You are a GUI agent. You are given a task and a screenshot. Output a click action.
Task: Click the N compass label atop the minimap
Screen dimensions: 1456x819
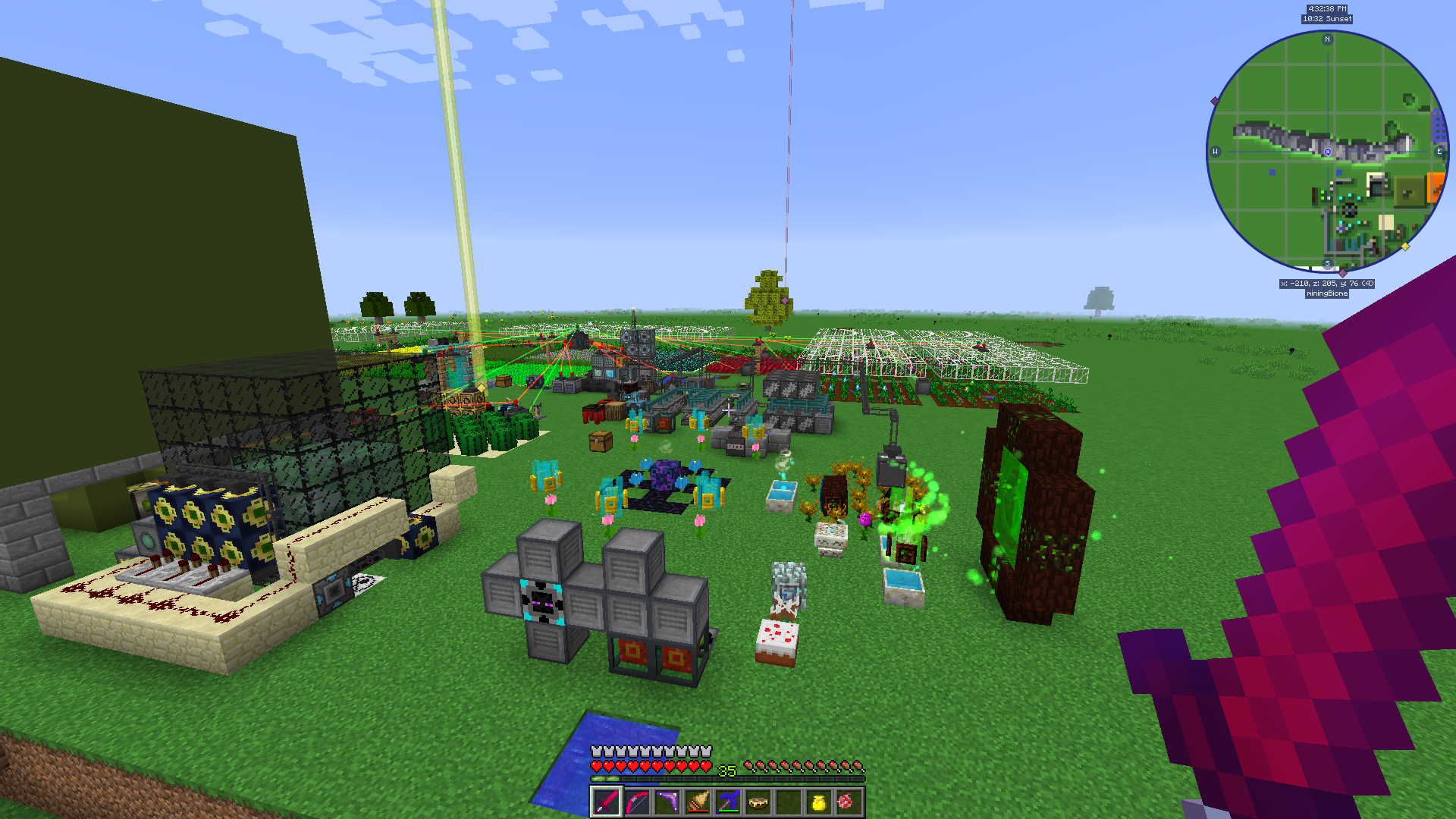(x=1327, y=39)
